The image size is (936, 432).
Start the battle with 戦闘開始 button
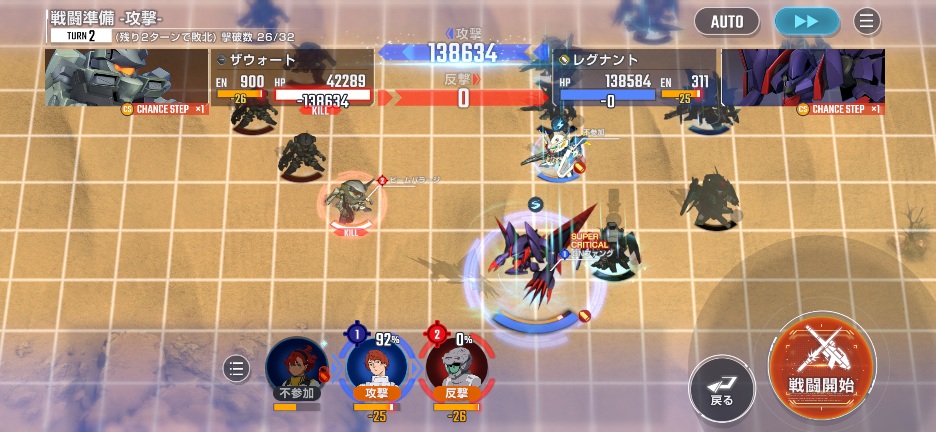click(x=821, y=360)
